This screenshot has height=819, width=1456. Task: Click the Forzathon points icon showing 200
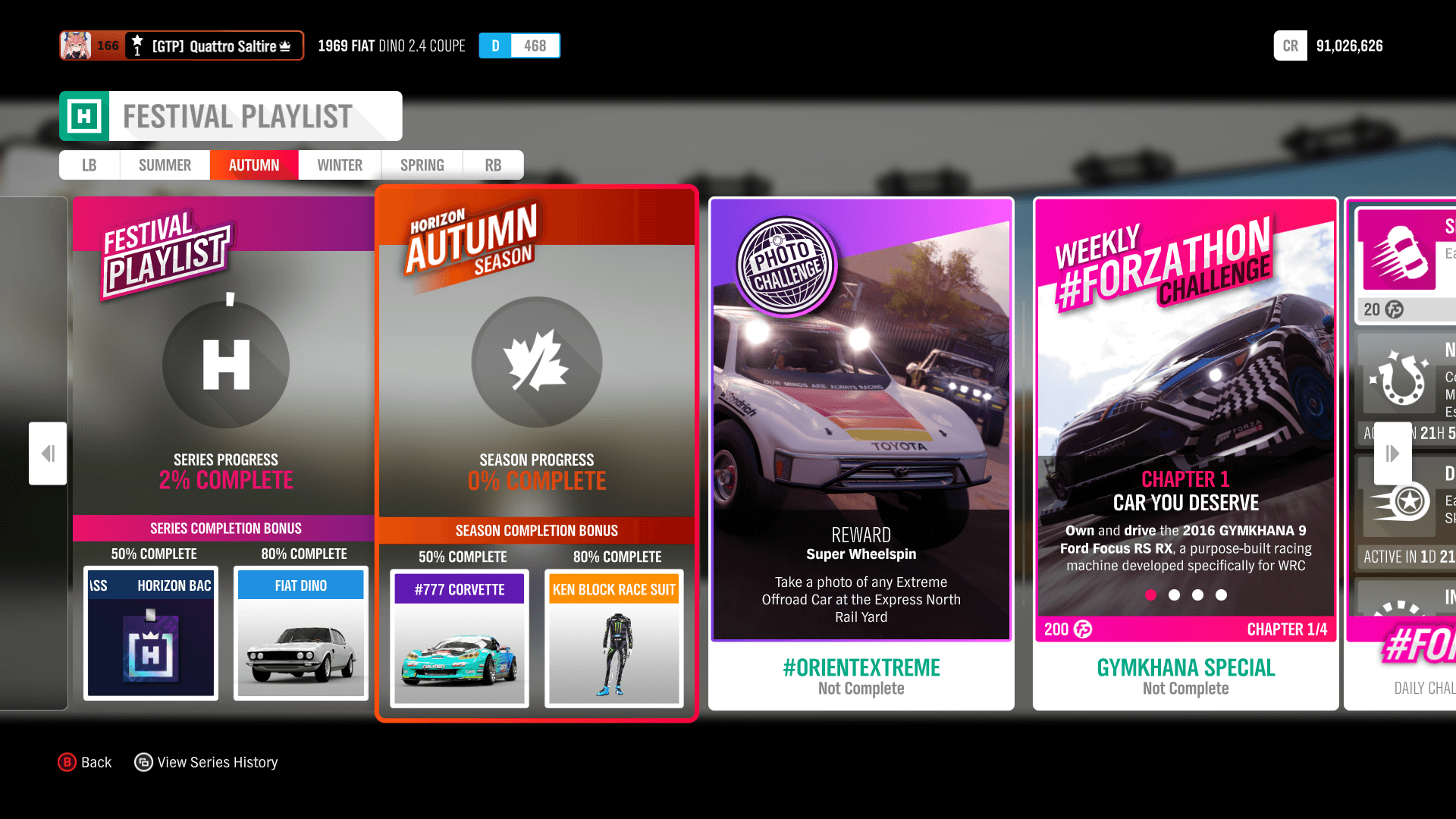click(x=1081, y=629)
